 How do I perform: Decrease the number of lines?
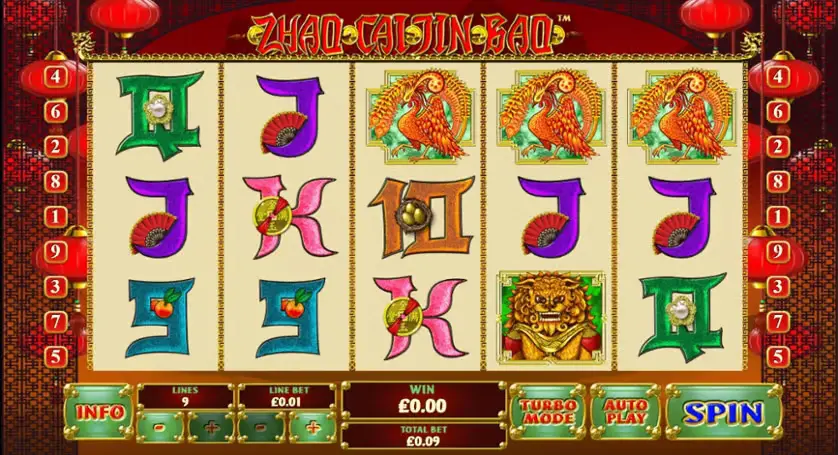tap(162, 428)
